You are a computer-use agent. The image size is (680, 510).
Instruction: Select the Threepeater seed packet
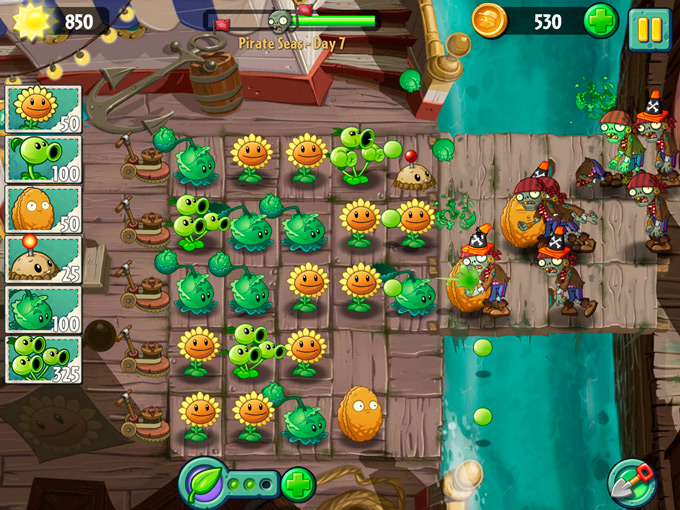[x=43, y=360]
